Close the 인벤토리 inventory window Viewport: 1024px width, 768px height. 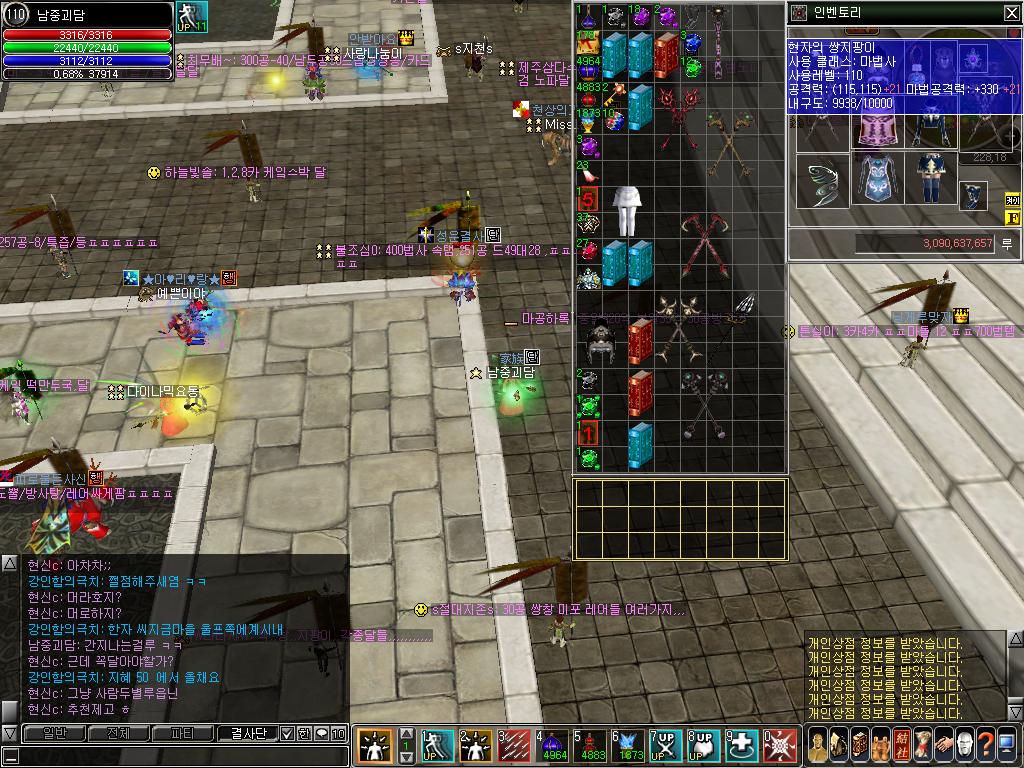pos(1011,12)
